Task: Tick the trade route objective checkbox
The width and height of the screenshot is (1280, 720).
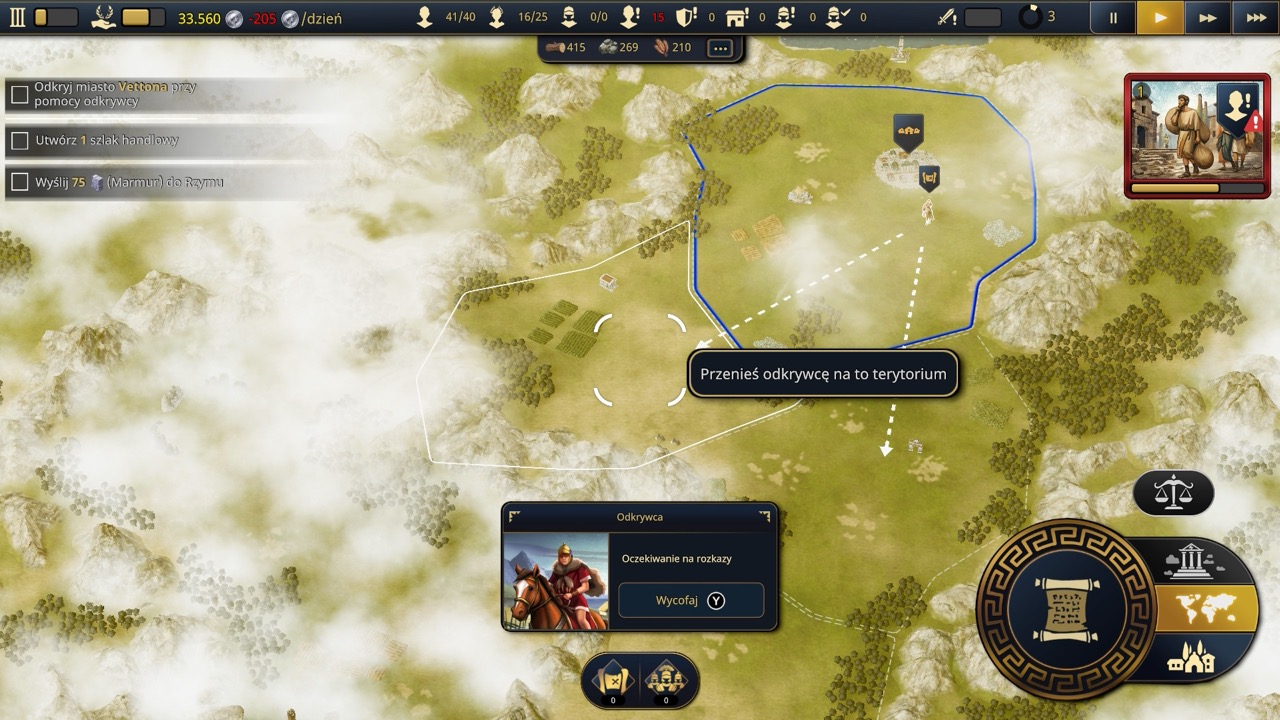Action: click(x=19, y=141)
